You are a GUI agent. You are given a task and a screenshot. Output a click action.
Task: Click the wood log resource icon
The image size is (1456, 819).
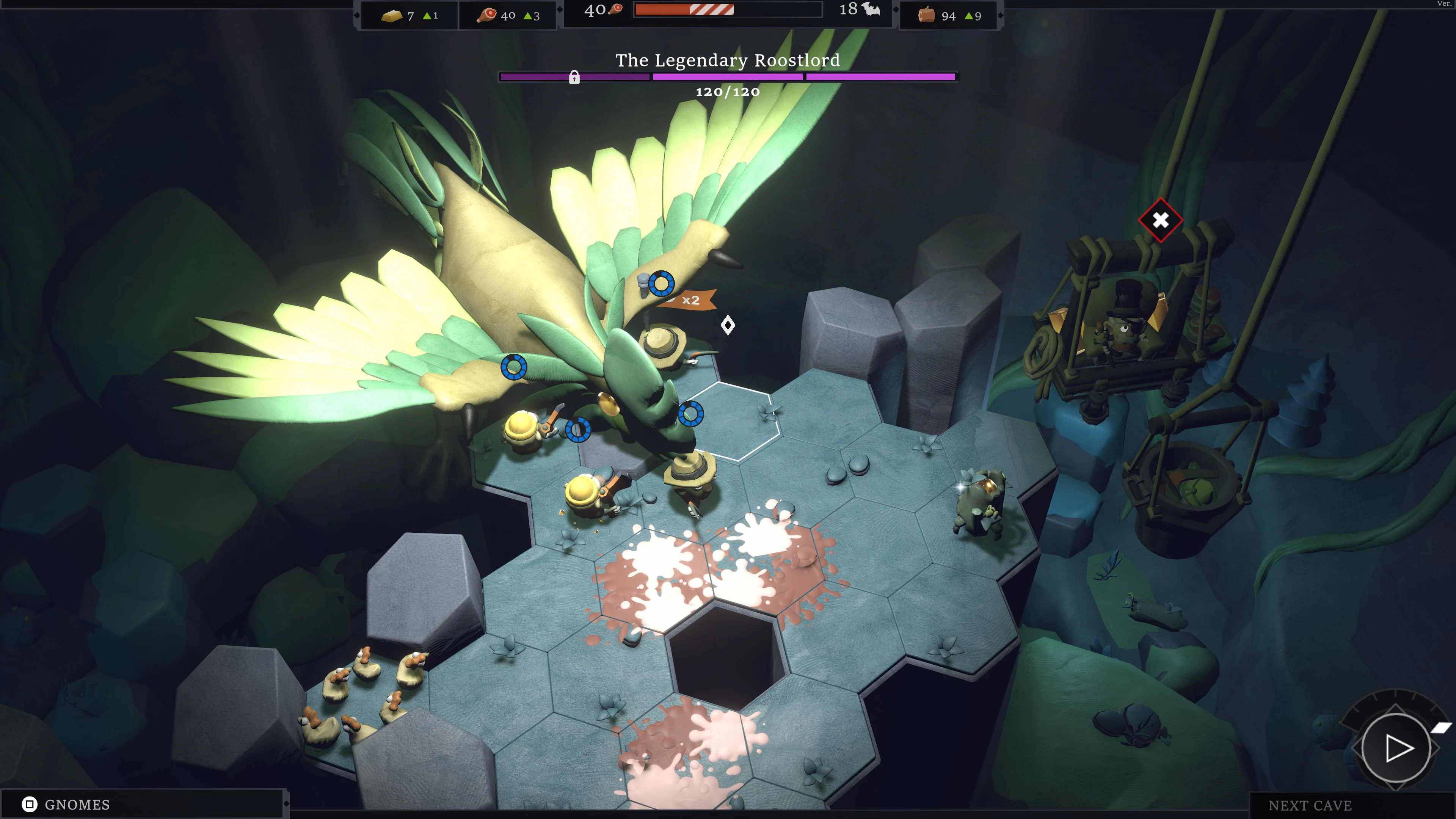point(927,15)
